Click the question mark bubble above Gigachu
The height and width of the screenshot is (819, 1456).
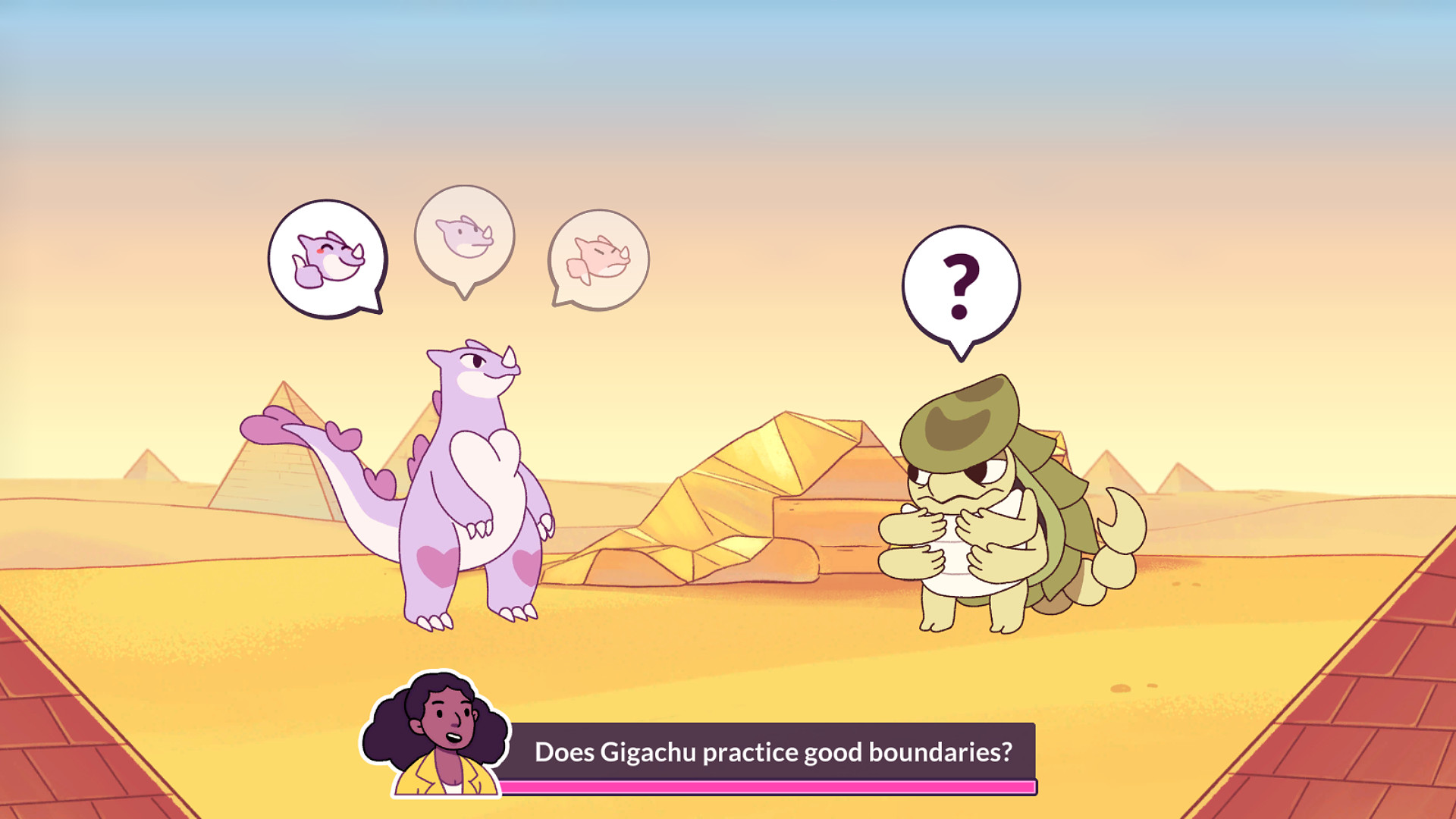[x=959, y=281]
